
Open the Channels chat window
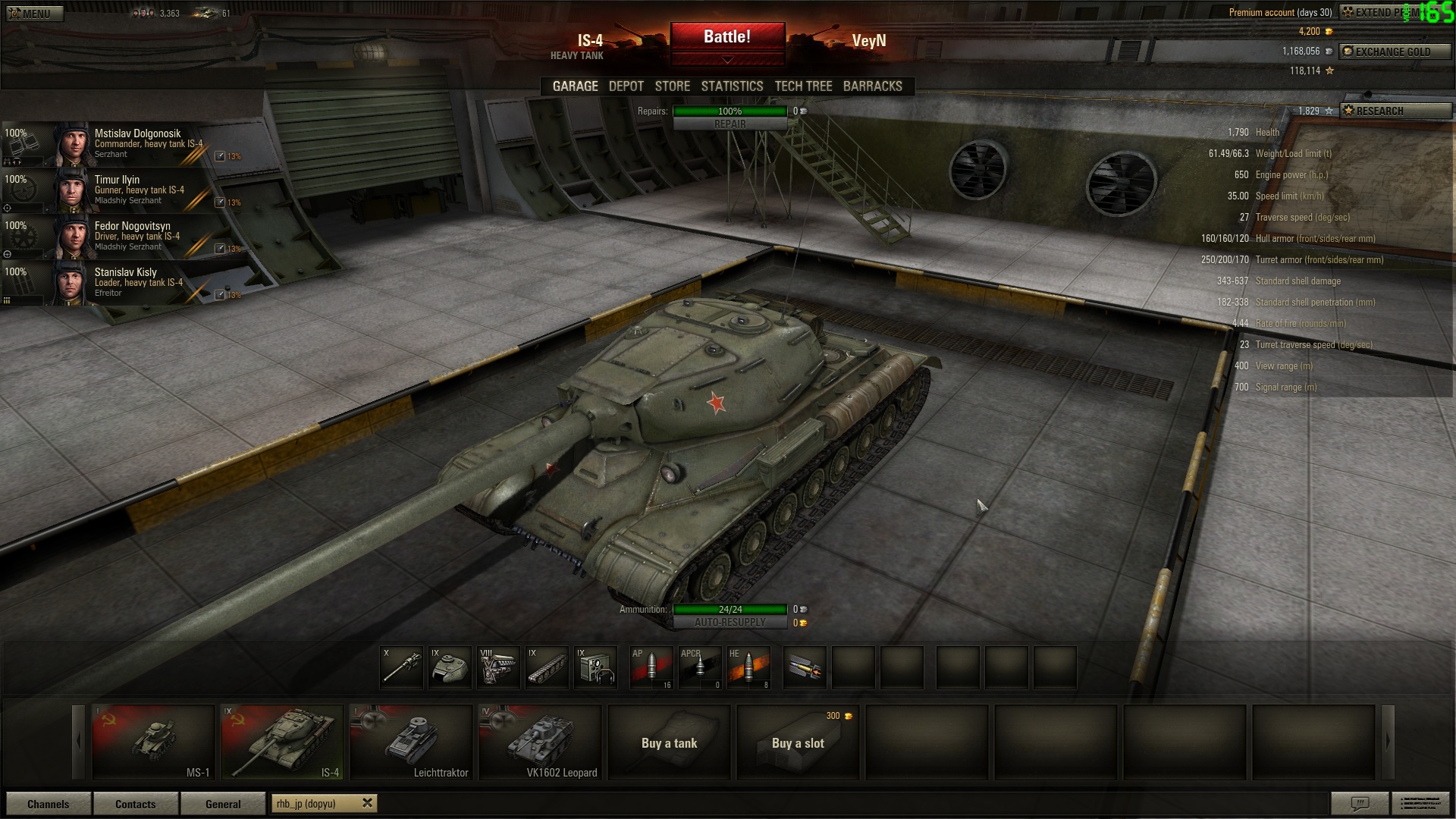point(49,804)
